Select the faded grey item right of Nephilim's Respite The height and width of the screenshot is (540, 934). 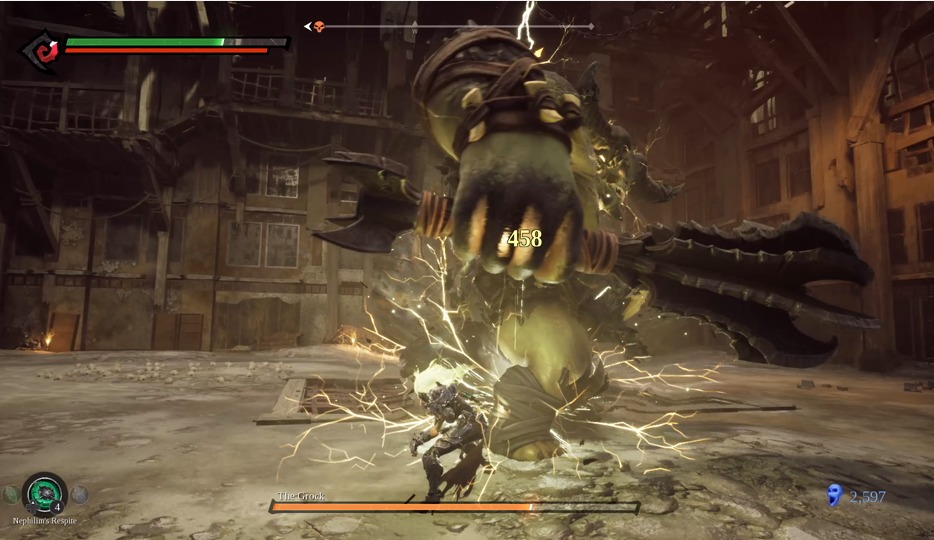(80, 494)
